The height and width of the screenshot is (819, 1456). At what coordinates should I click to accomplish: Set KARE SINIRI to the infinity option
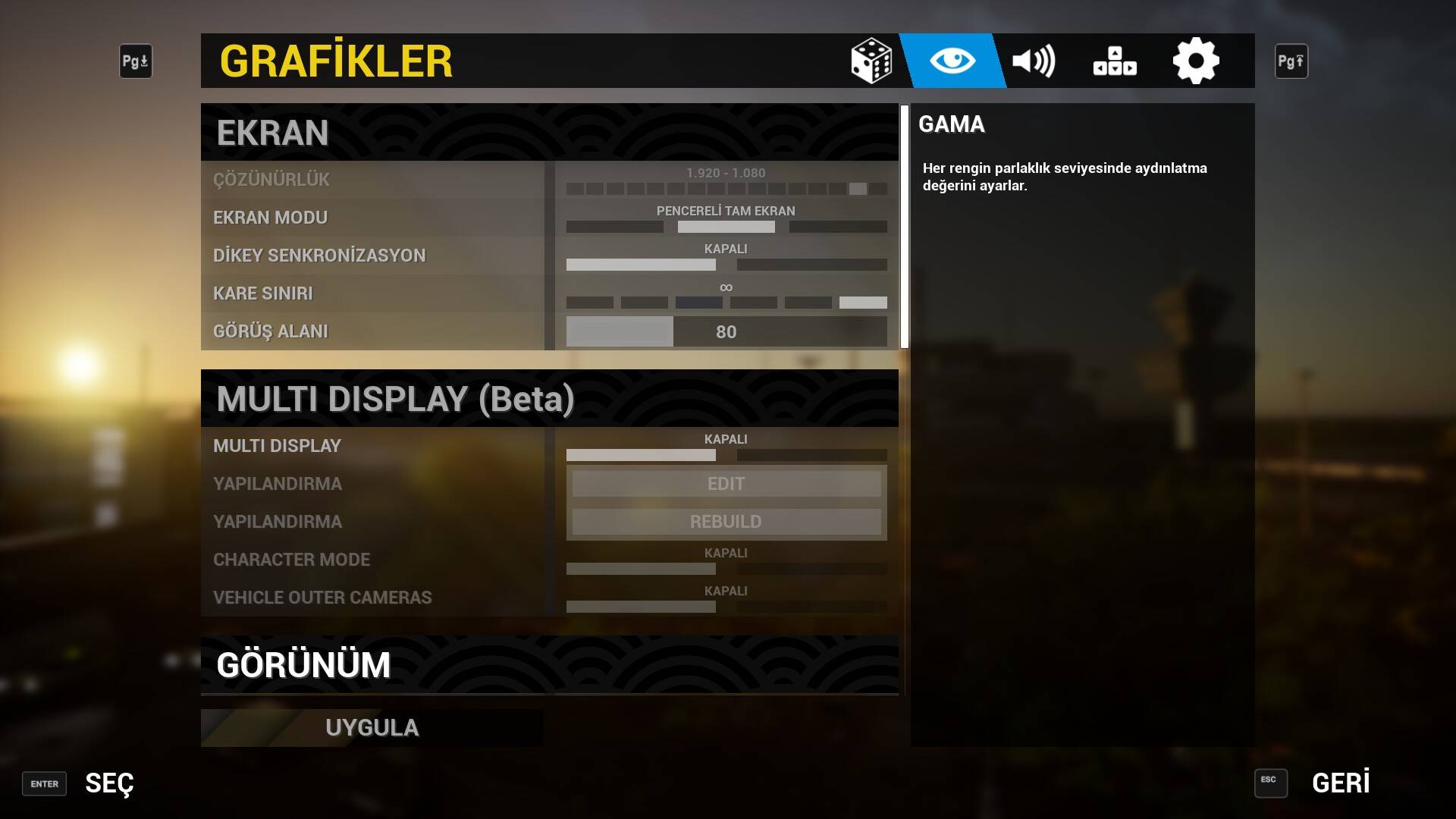point(863,303)
